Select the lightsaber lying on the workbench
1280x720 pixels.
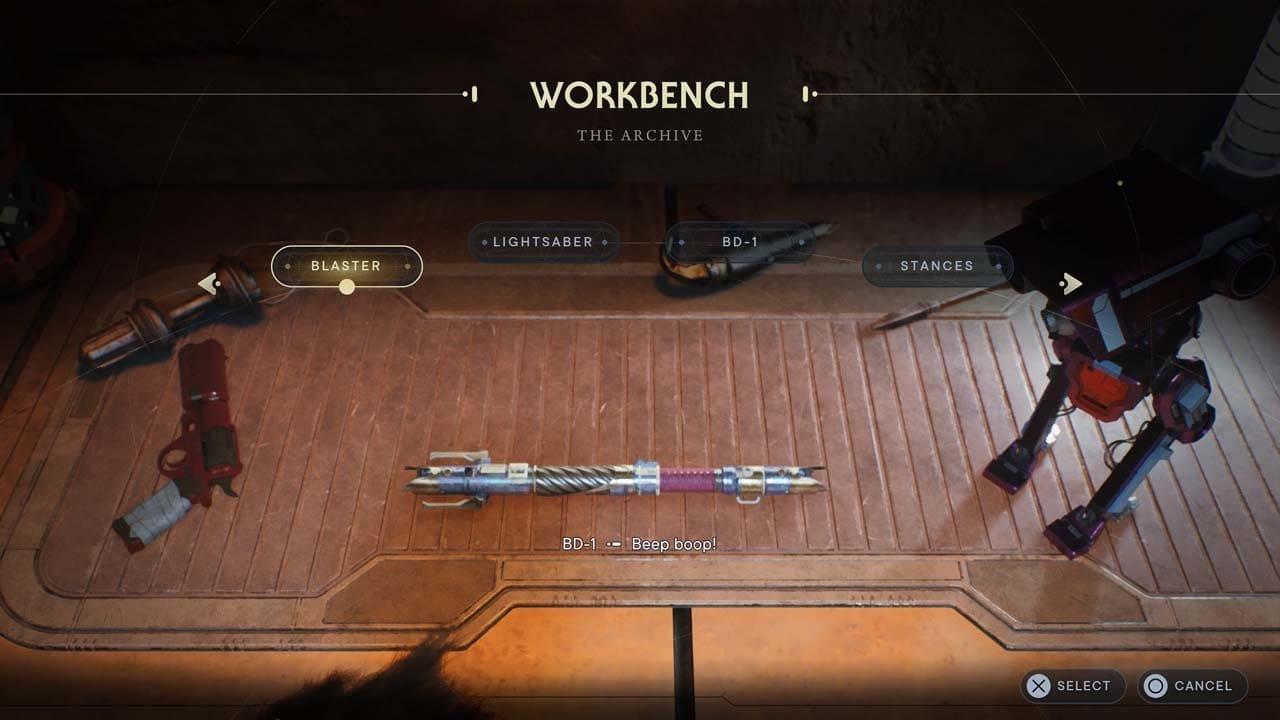tap(620, 480)
